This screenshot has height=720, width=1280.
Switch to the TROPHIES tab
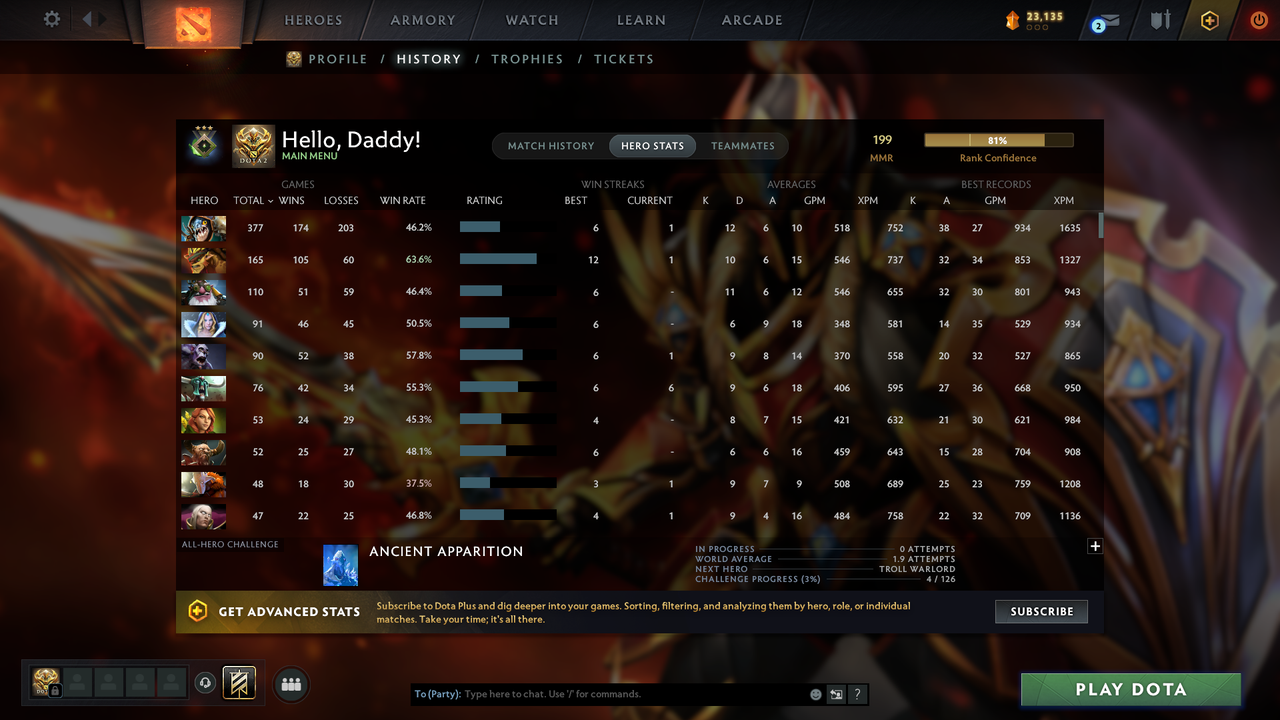coord(527,59)
